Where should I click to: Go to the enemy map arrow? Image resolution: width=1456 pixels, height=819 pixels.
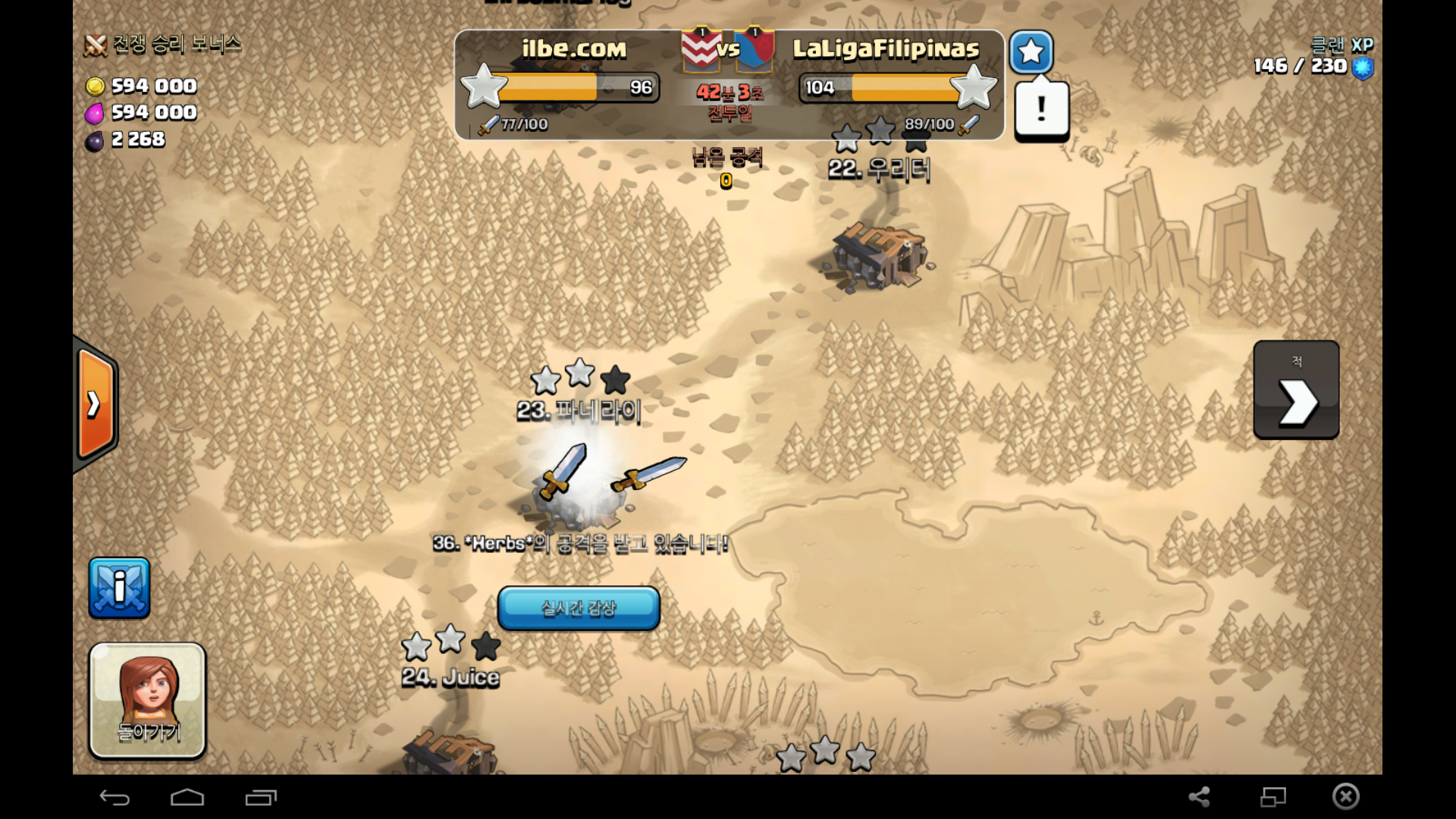pyautogui.click(x=1296, y=390)
